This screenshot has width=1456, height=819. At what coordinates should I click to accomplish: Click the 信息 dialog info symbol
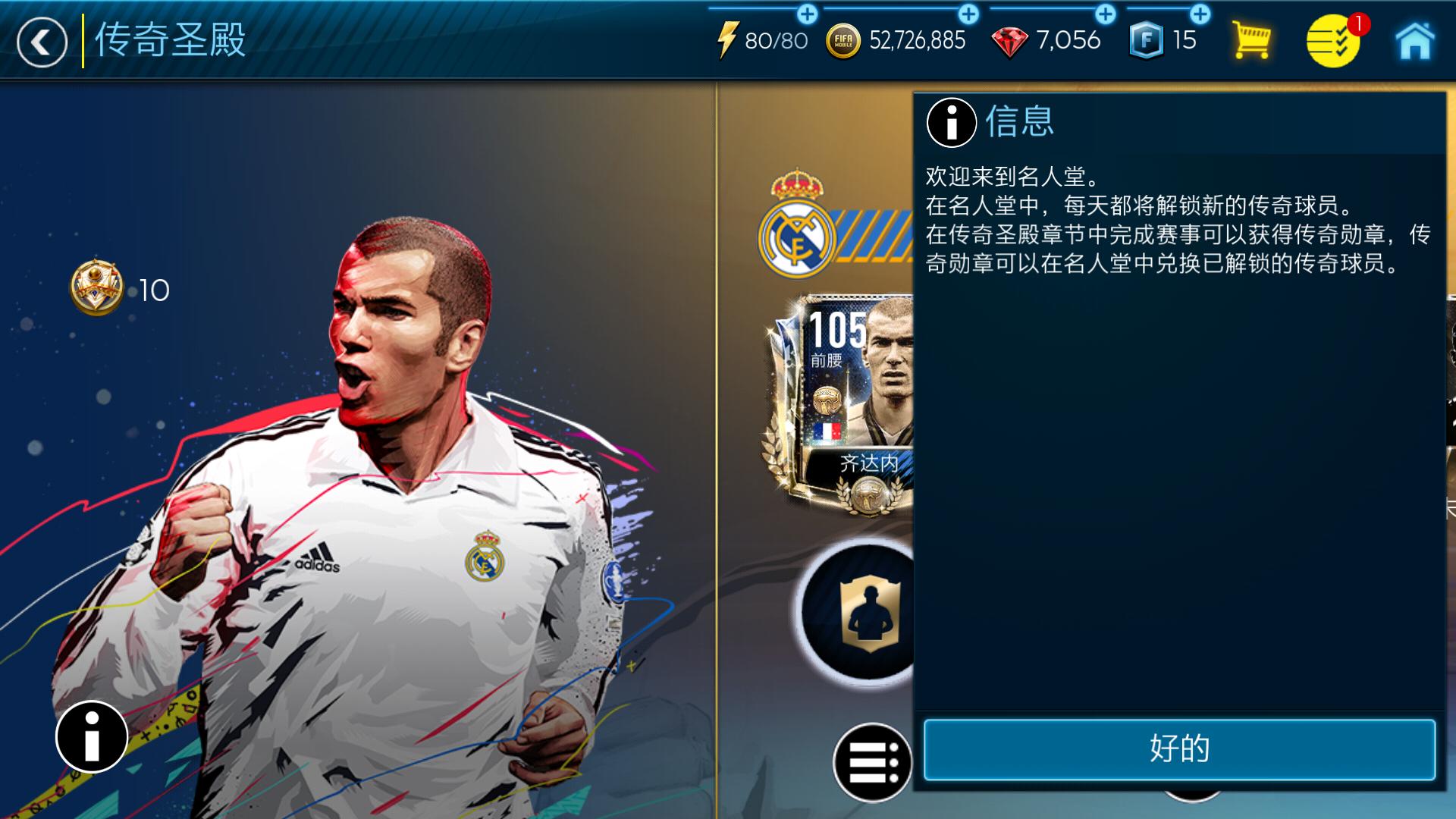pos(950,124)
